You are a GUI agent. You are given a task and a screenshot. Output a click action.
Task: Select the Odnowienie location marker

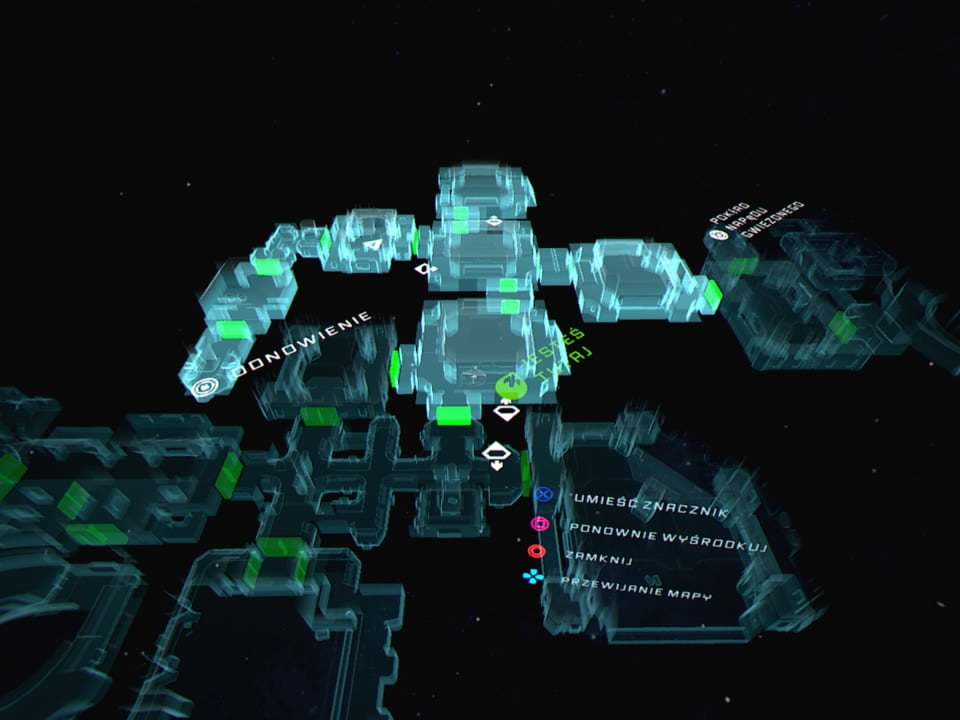pos(206,385)
